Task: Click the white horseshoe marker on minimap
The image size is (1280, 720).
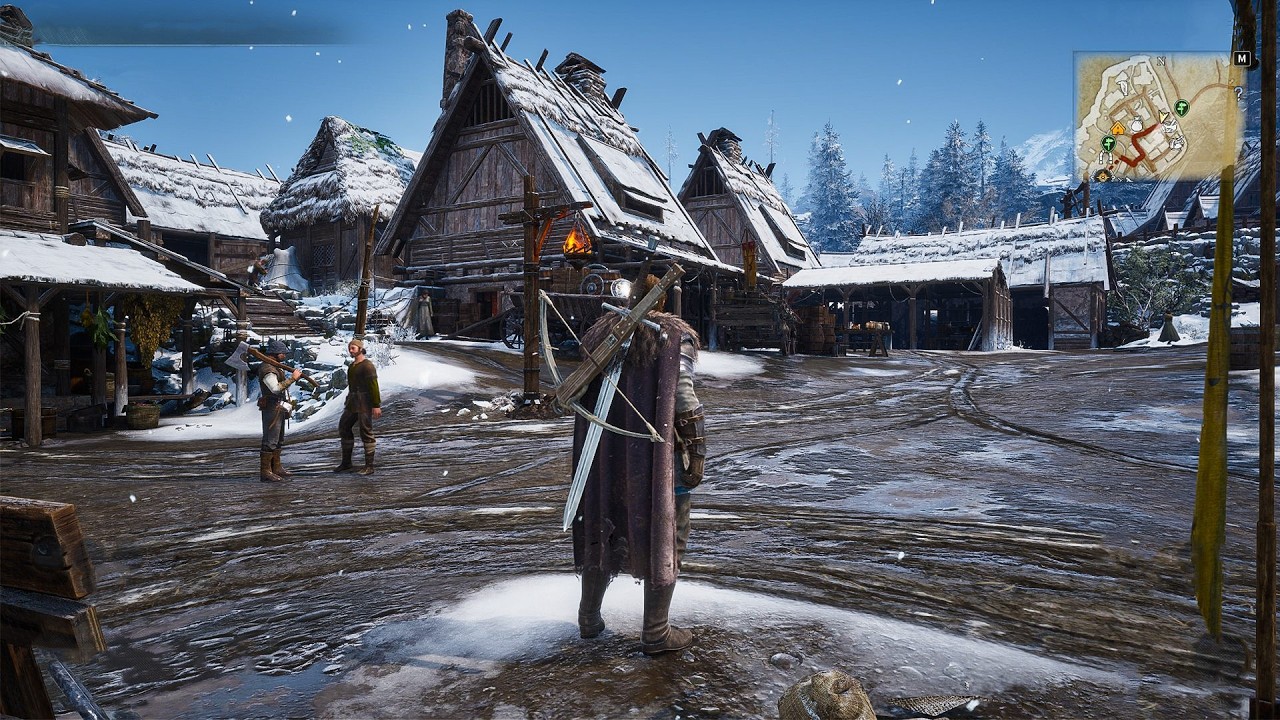Action: (x=1105, y=157)
